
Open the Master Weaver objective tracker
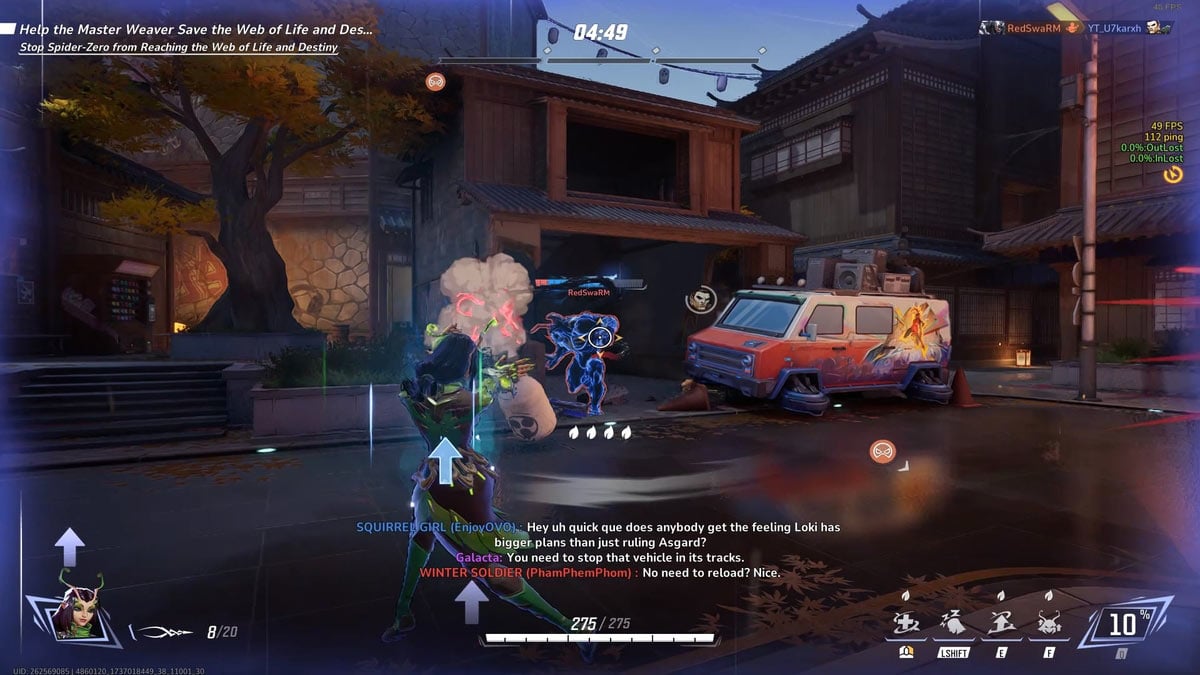click(x=195, y=30)
